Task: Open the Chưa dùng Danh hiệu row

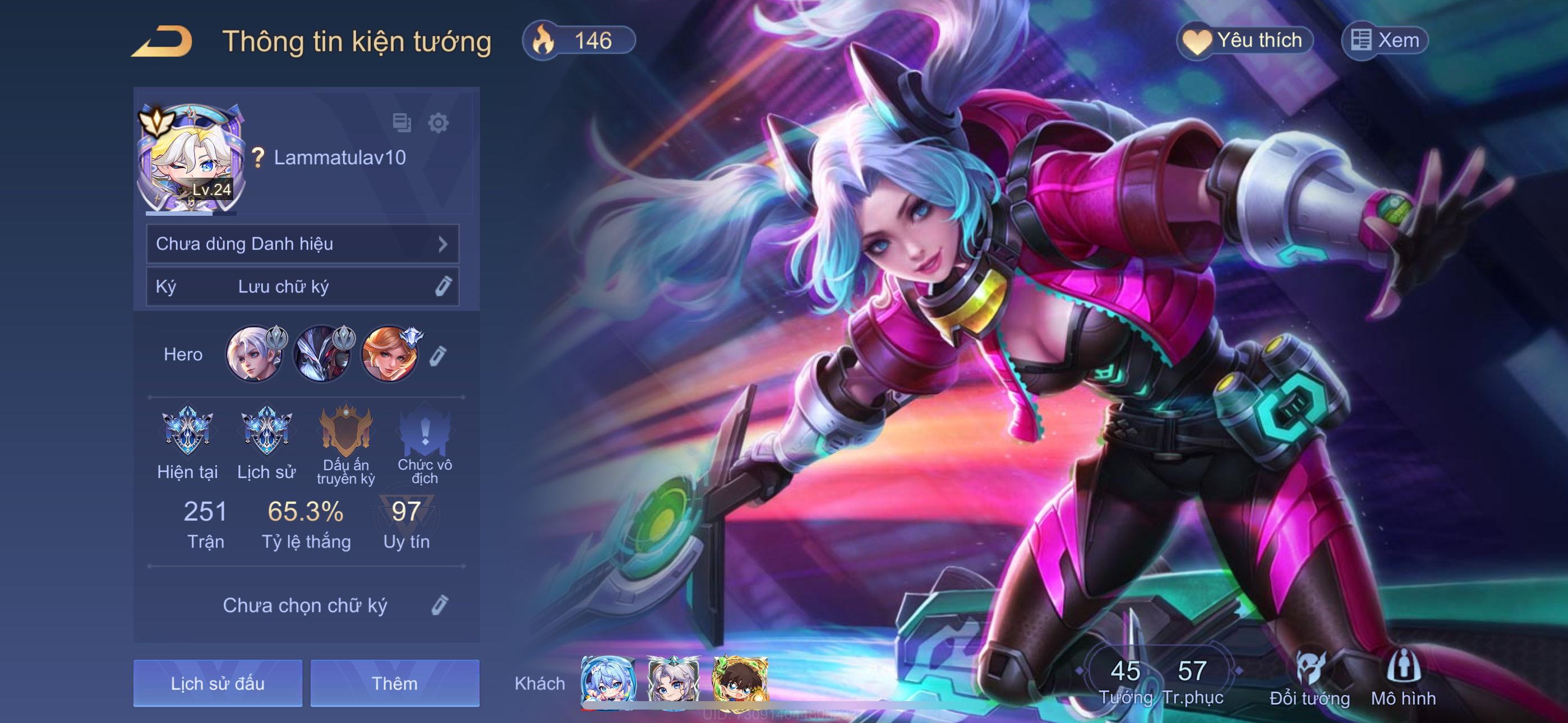Action: pos(302,244)
